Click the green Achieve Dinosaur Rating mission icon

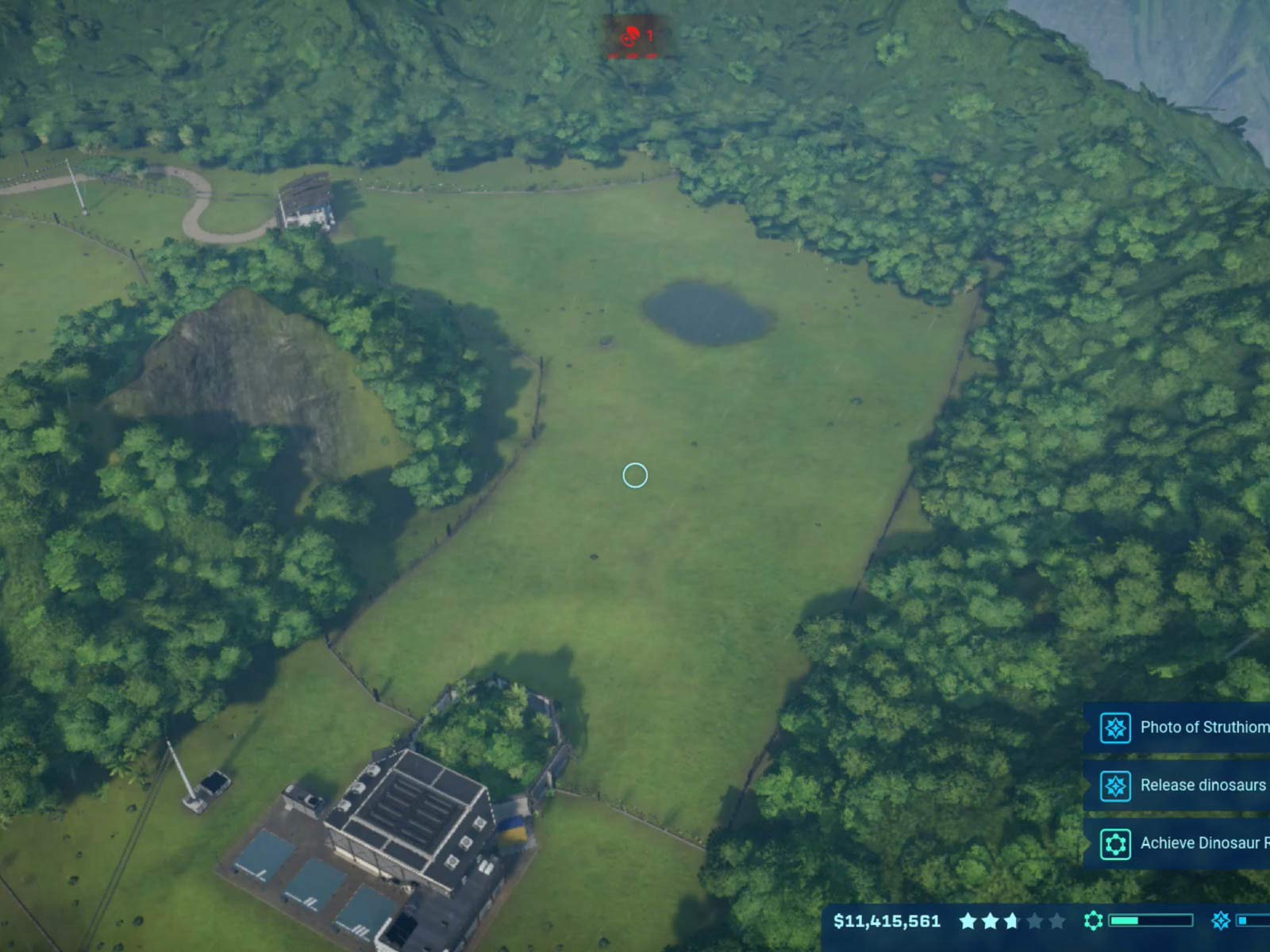point(1116,843)
